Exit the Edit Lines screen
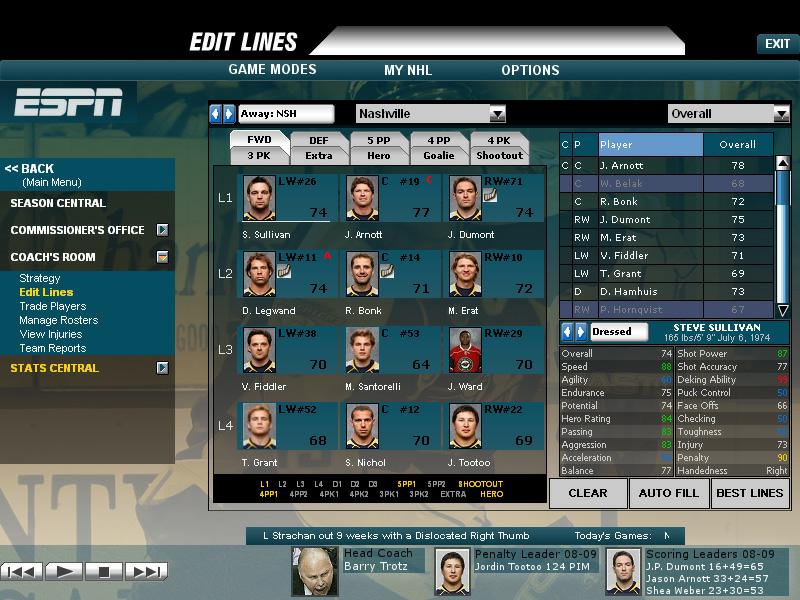Image resolution: width=800 pixels, height=600 pixels. (777, 44)
